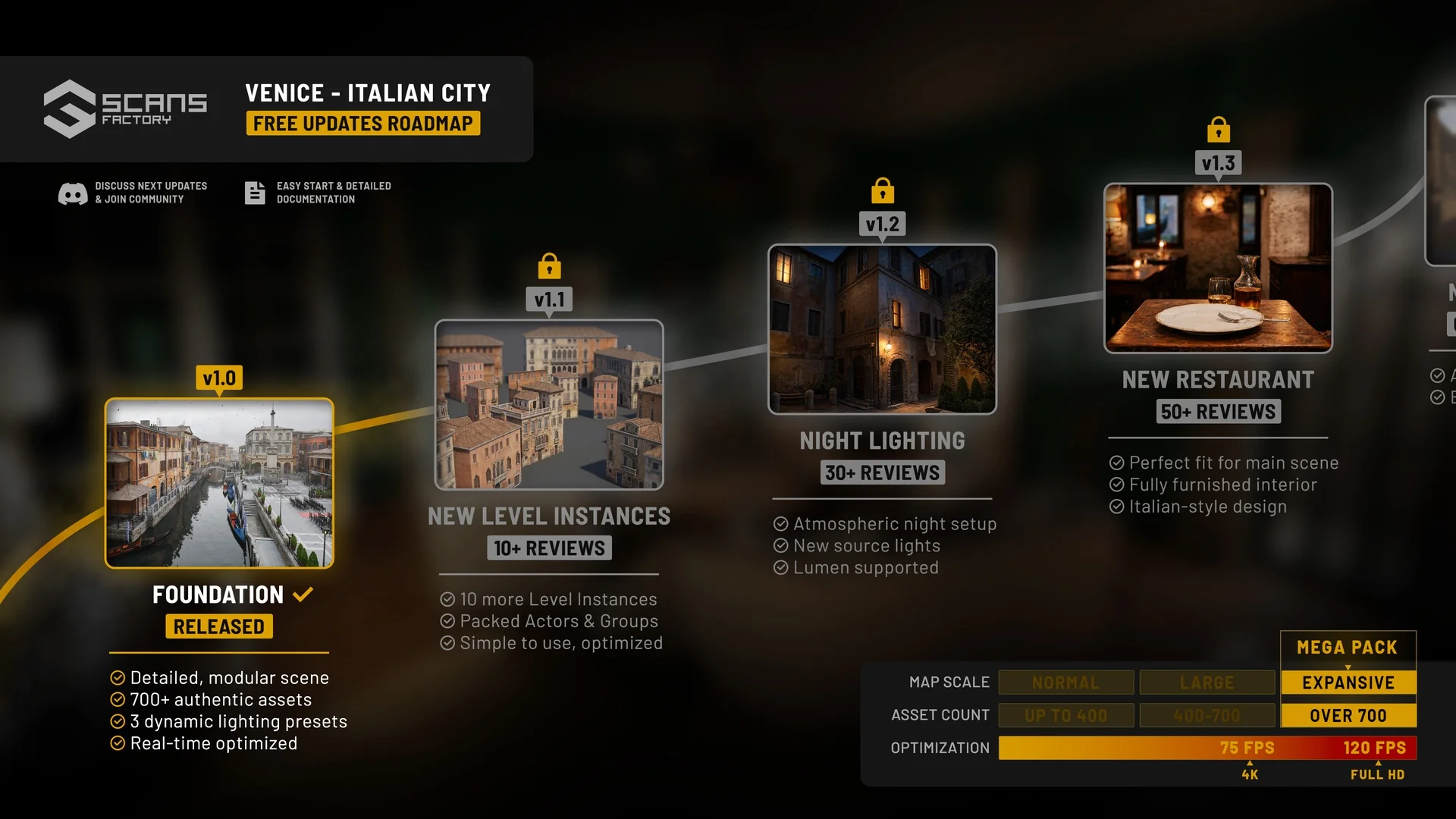Open the easy start documentation icon
The height and width of the screenshot is (819, 1456).
(x=255, y=193)
